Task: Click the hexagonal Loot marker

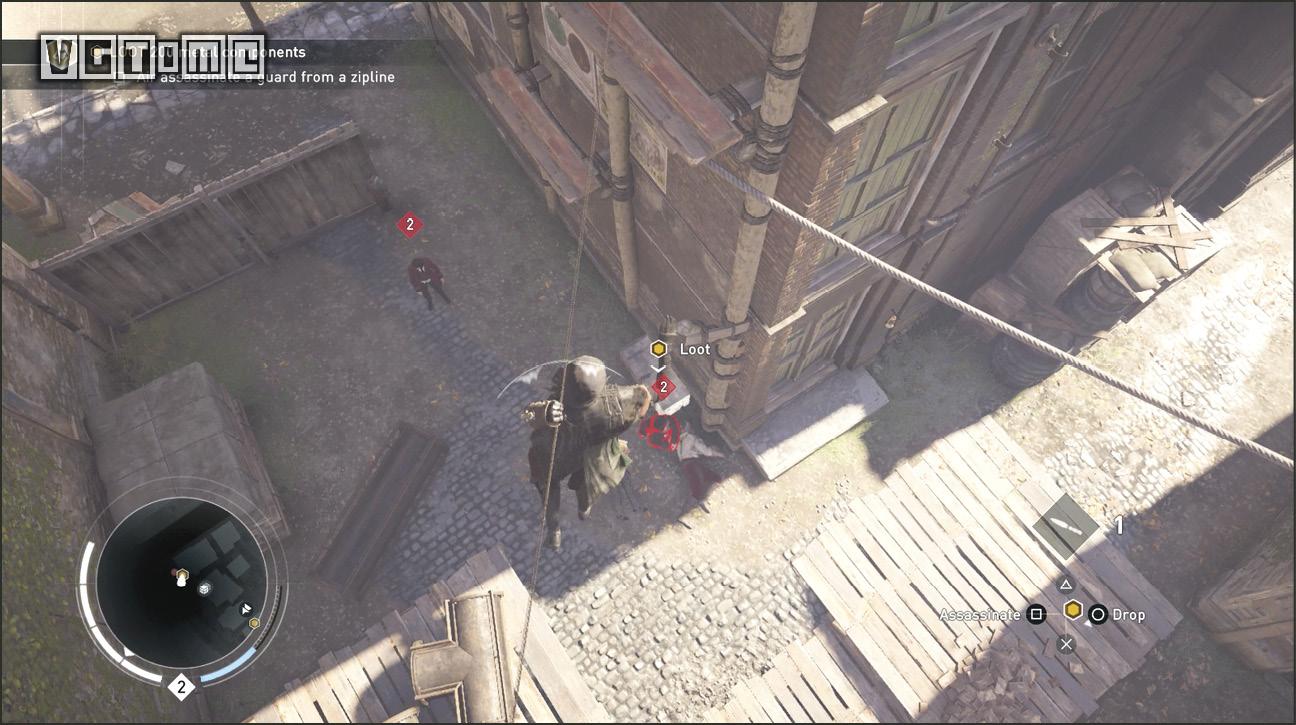Action: [658, 349]
